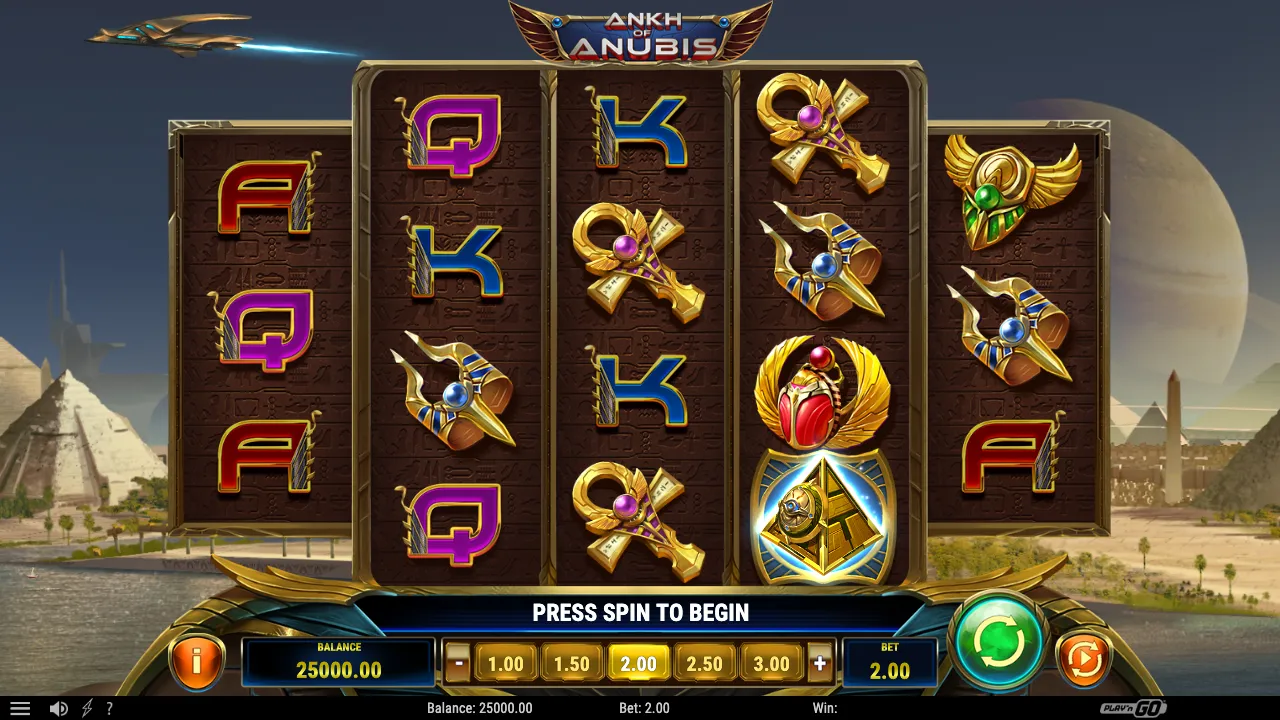The width and height of the screenshot is (1280, 720).
Task: Select the 2.50 bet chip
Action: click(705, 662)
